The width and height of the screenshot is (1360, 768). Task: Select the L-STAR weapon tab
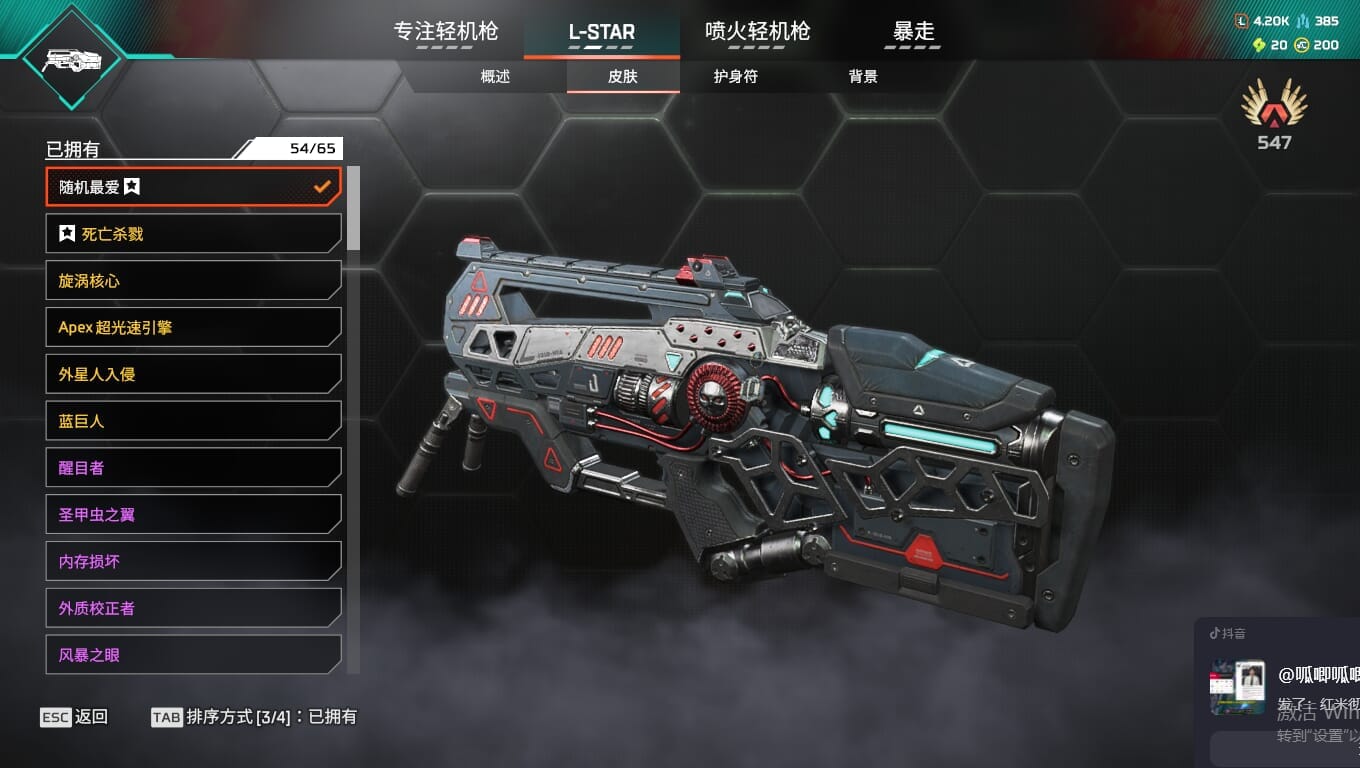pos(601,32)
